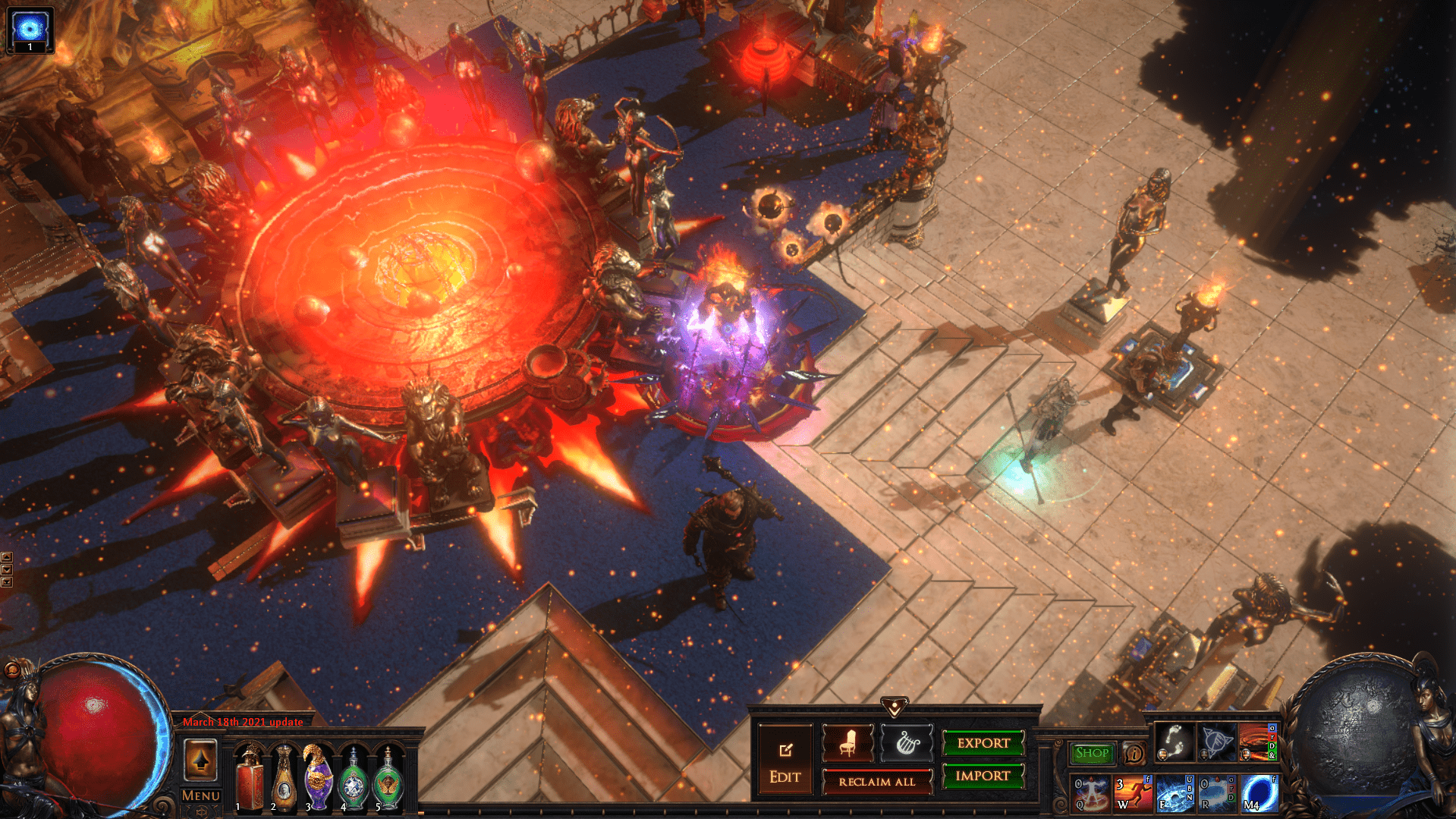The height and width of the screenshot is (819, 1456).
Task: Click the blue vortex buff icon
Action: pyautogui.click(x=30, y=30)
